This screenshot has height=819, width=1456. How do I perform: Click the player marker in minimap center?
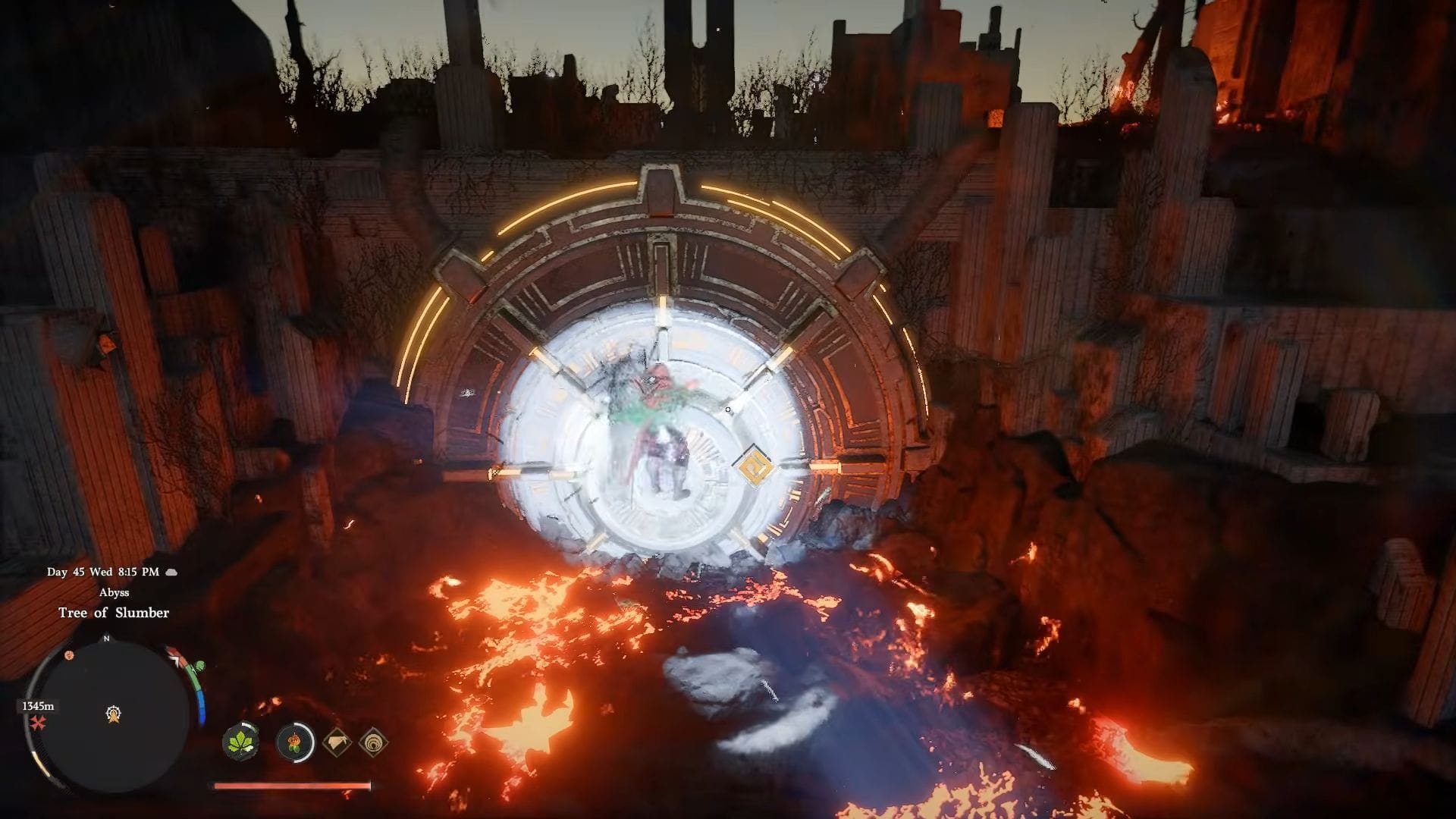click(114, 714)
